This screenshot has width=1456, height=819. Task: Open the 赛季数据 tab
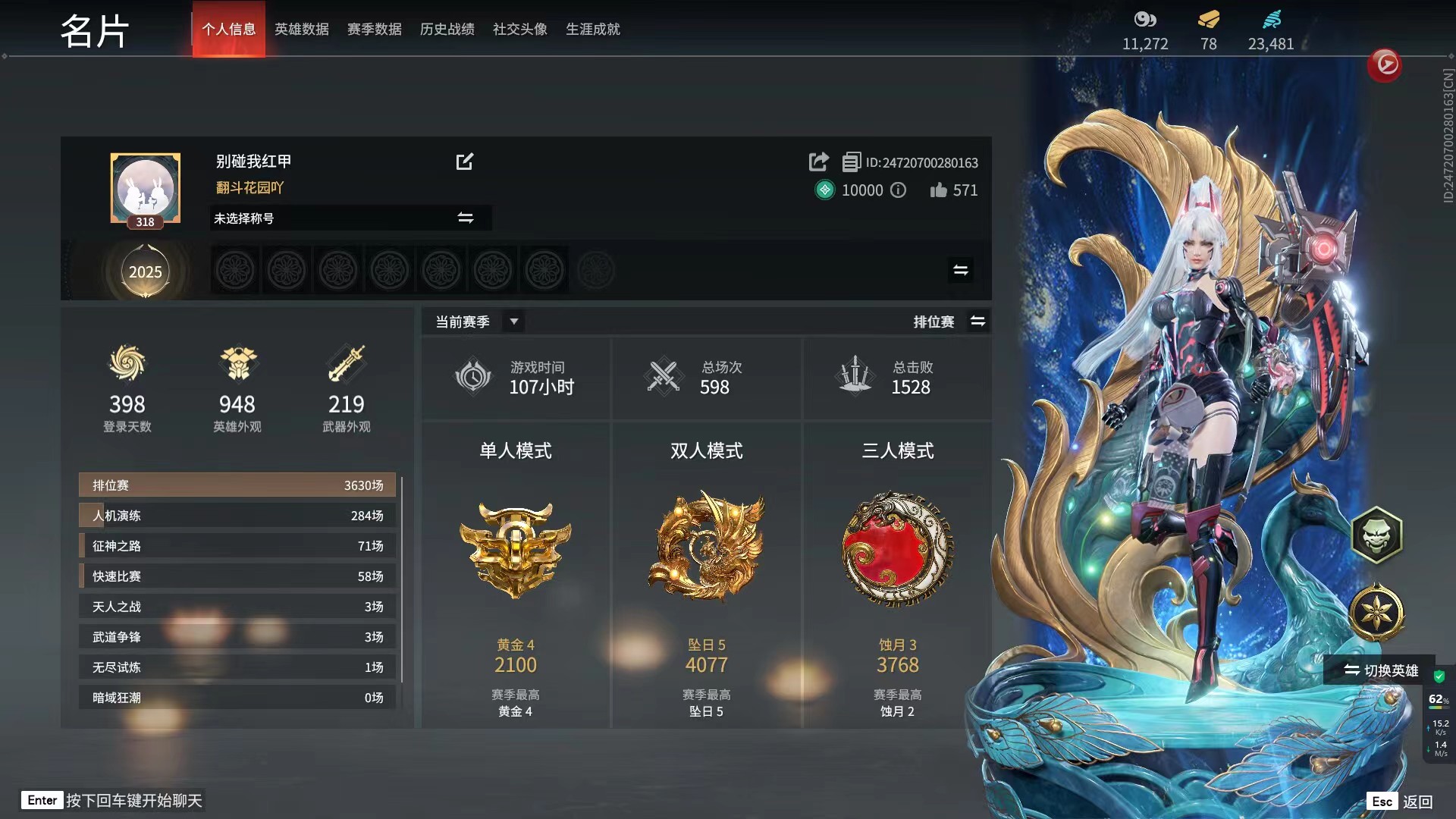click(x=374, y=29)
